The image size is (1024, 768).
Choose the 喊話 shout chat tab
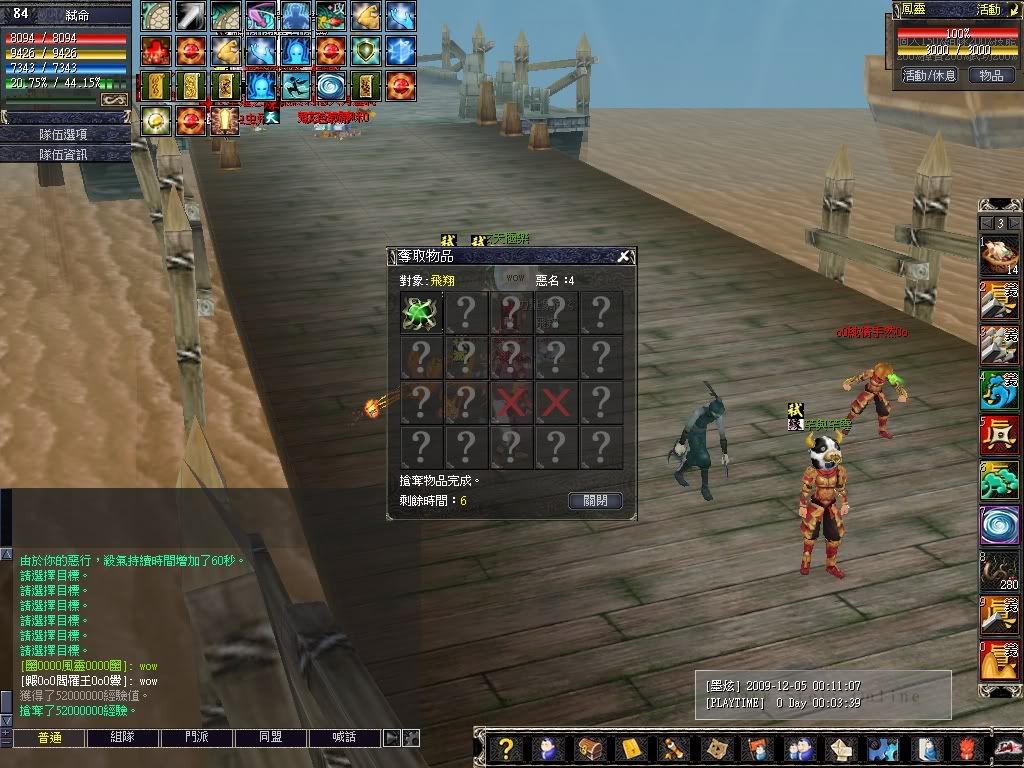(x=344, y=738)
